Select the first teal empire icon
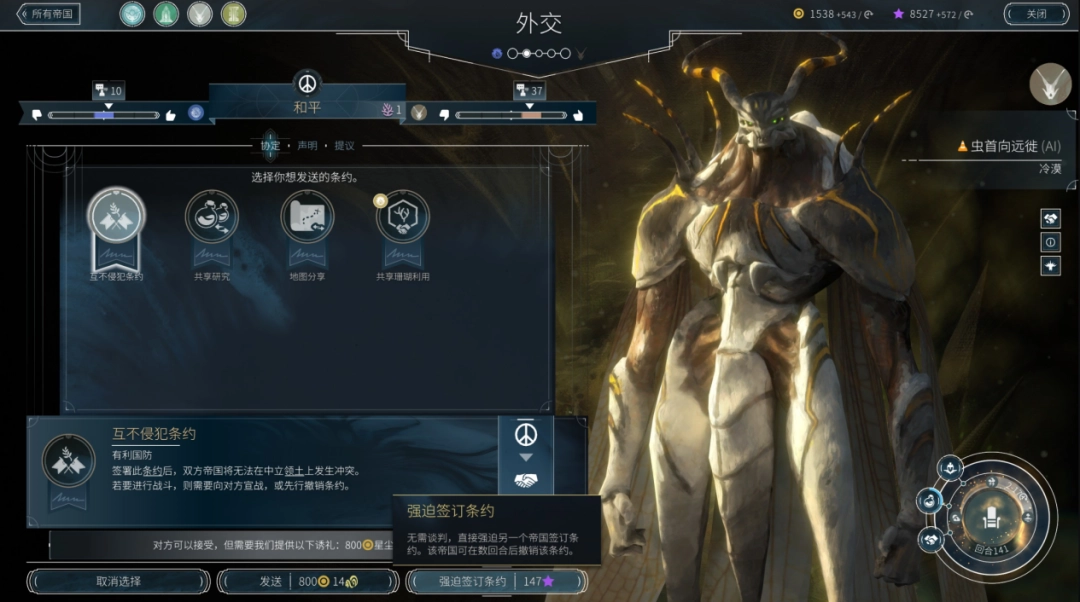Image resolution: width=1080 pixels, height=602 pixels. [x=132, y=14]
